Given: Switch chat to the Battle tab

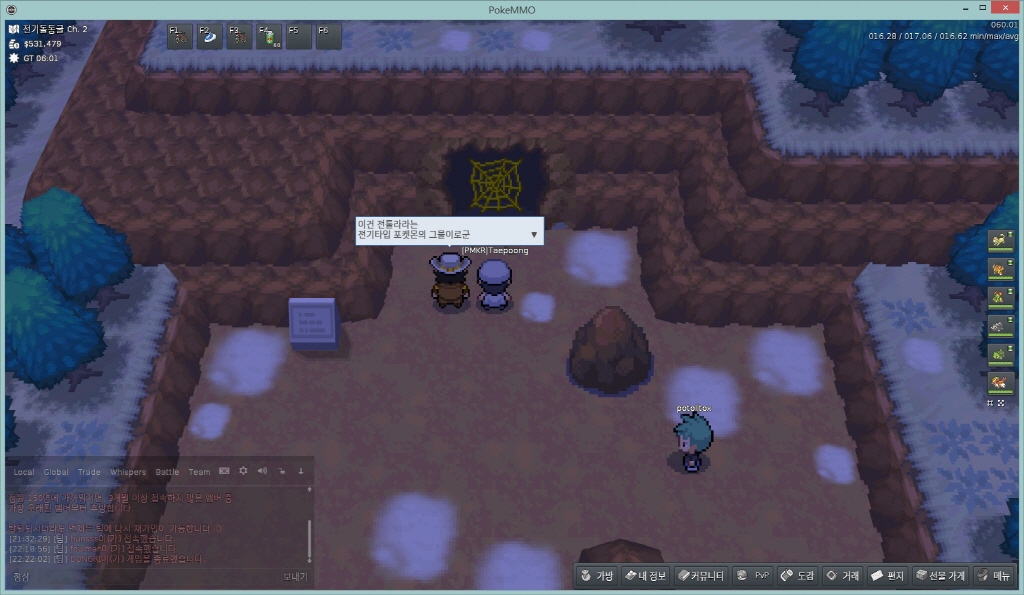Looking at the screenshot, I should 167,472.
